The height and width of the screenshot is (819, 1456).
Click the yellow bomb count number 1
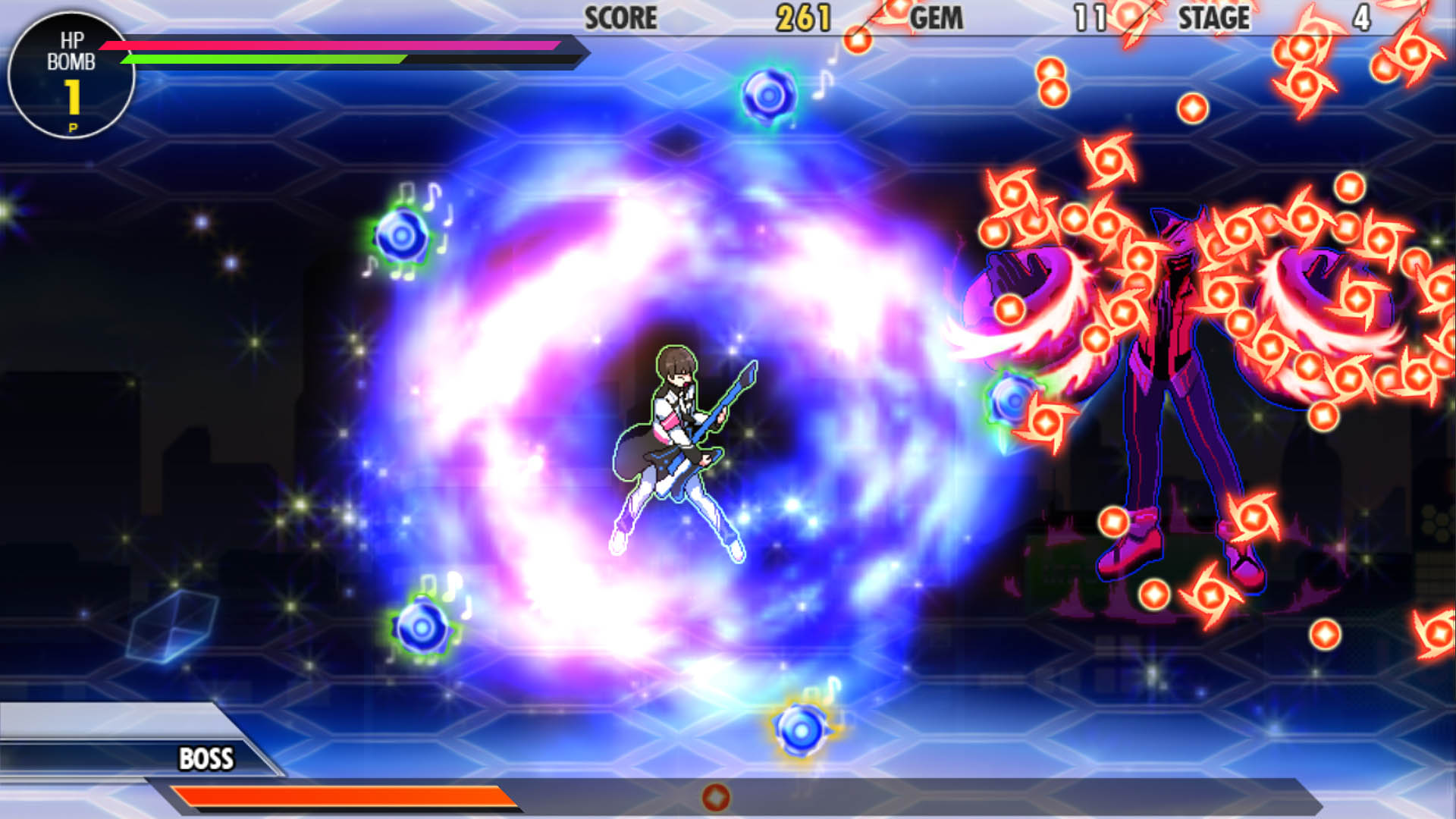73,97
